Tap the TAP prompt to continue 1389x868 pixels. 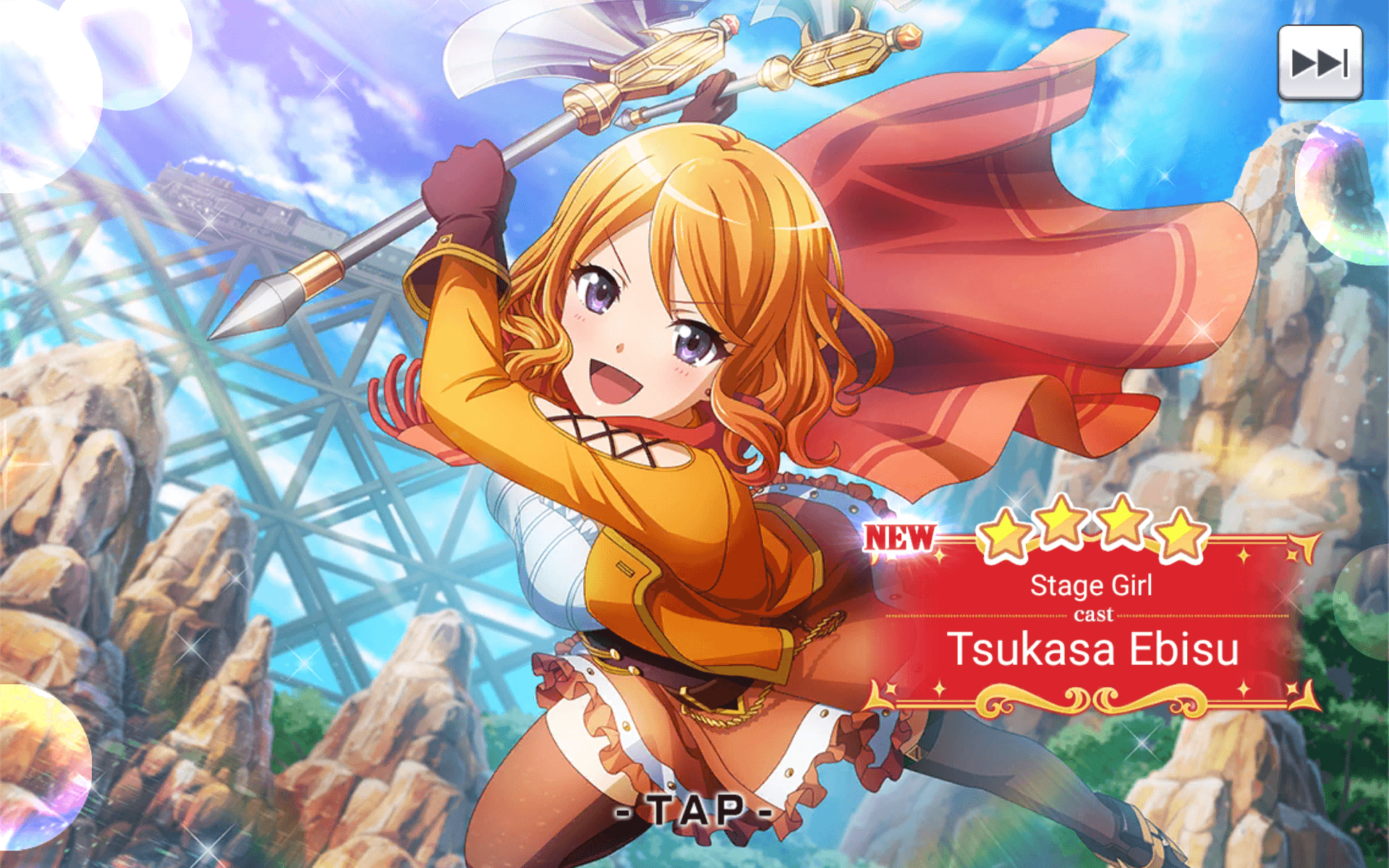pos(694,810)
